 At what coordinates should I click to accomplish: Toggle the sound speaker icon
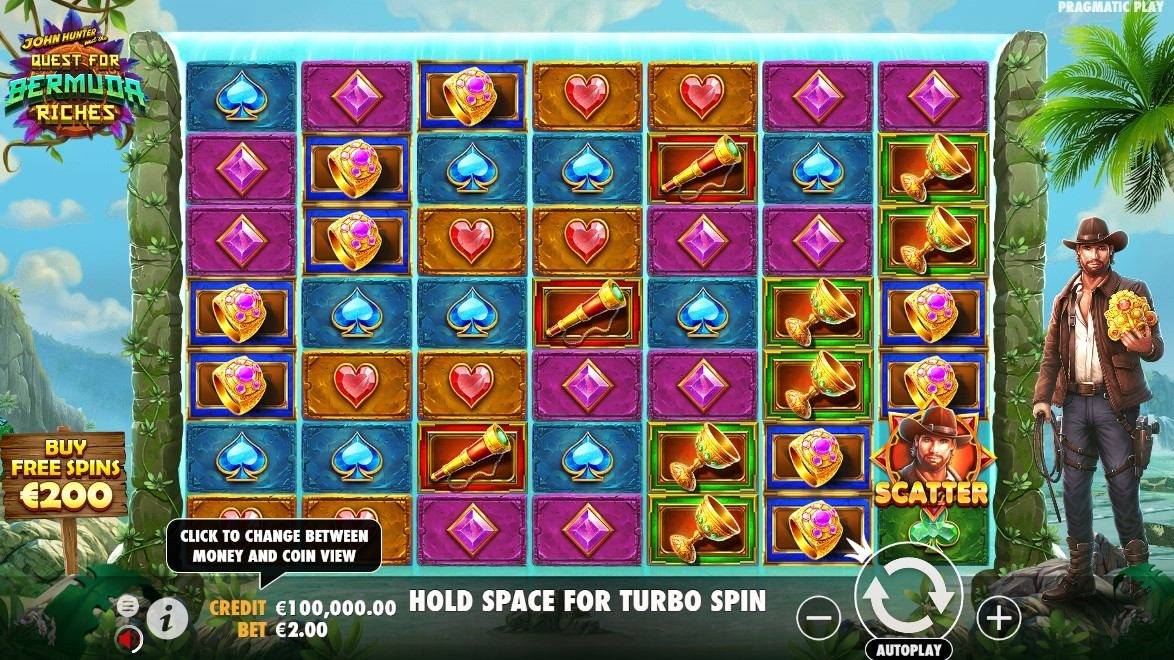click(x=127, y=636)
